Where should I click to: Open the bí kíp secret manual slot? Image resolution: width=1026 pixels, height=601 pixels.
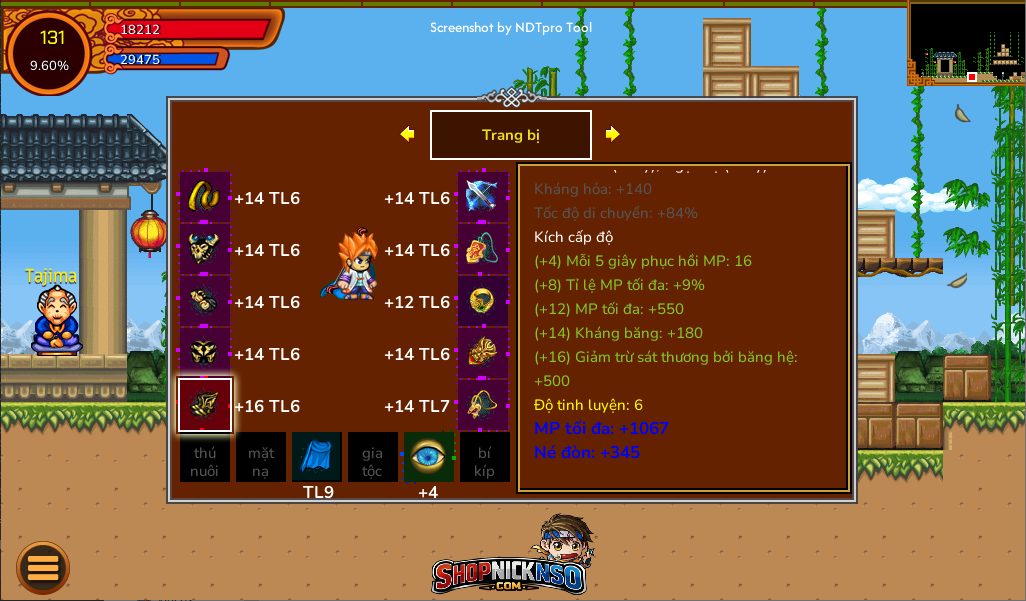[x=484, y=457]
